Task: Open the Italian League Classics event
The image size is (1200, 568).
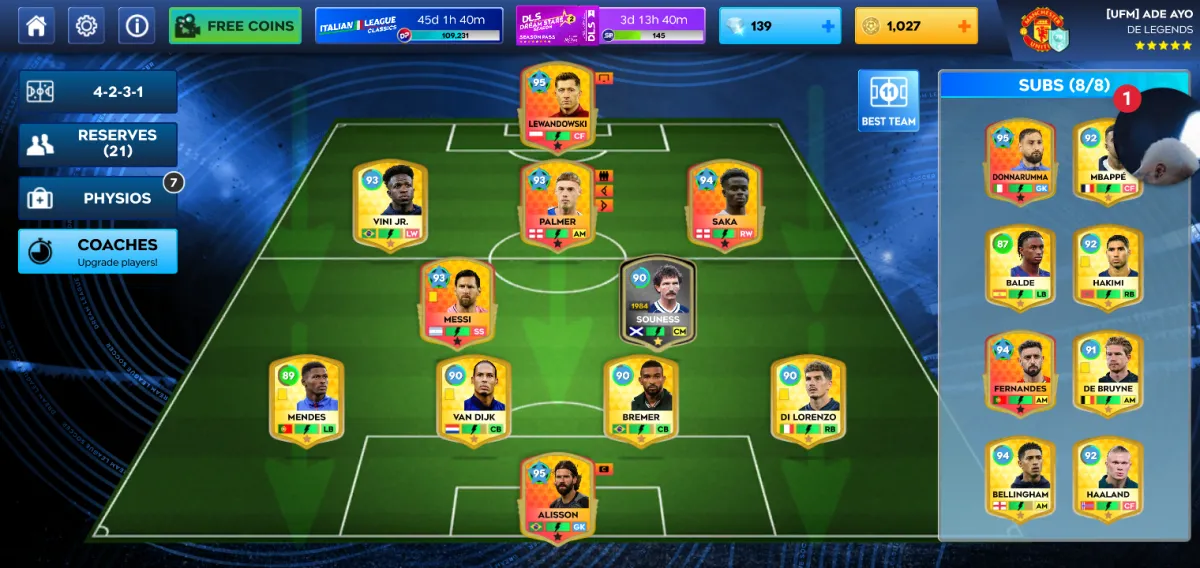Action: (408, 26)
